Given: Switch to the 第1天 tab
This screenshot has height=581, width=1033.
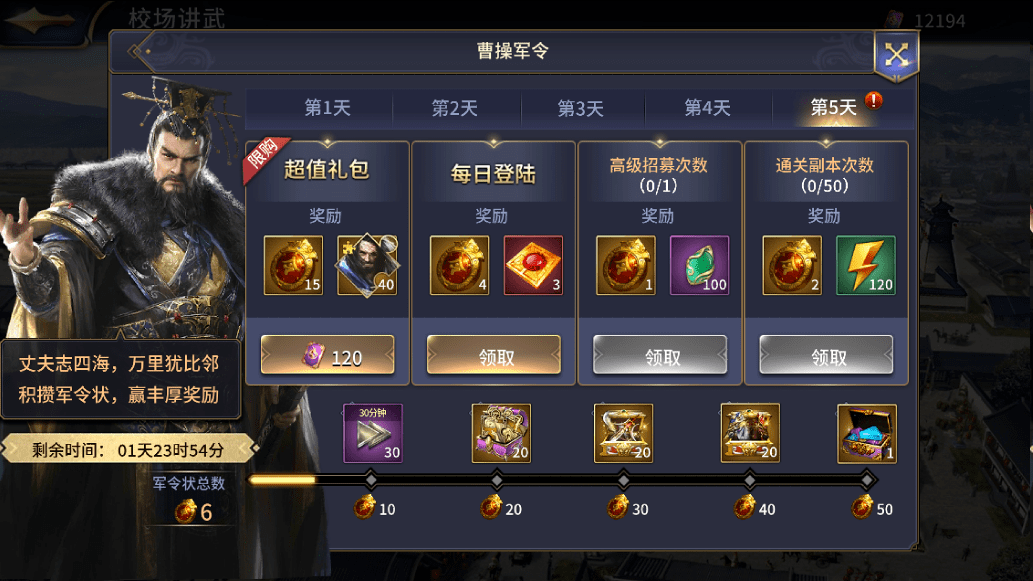Looking at the screenshot, I should point(327,108).
